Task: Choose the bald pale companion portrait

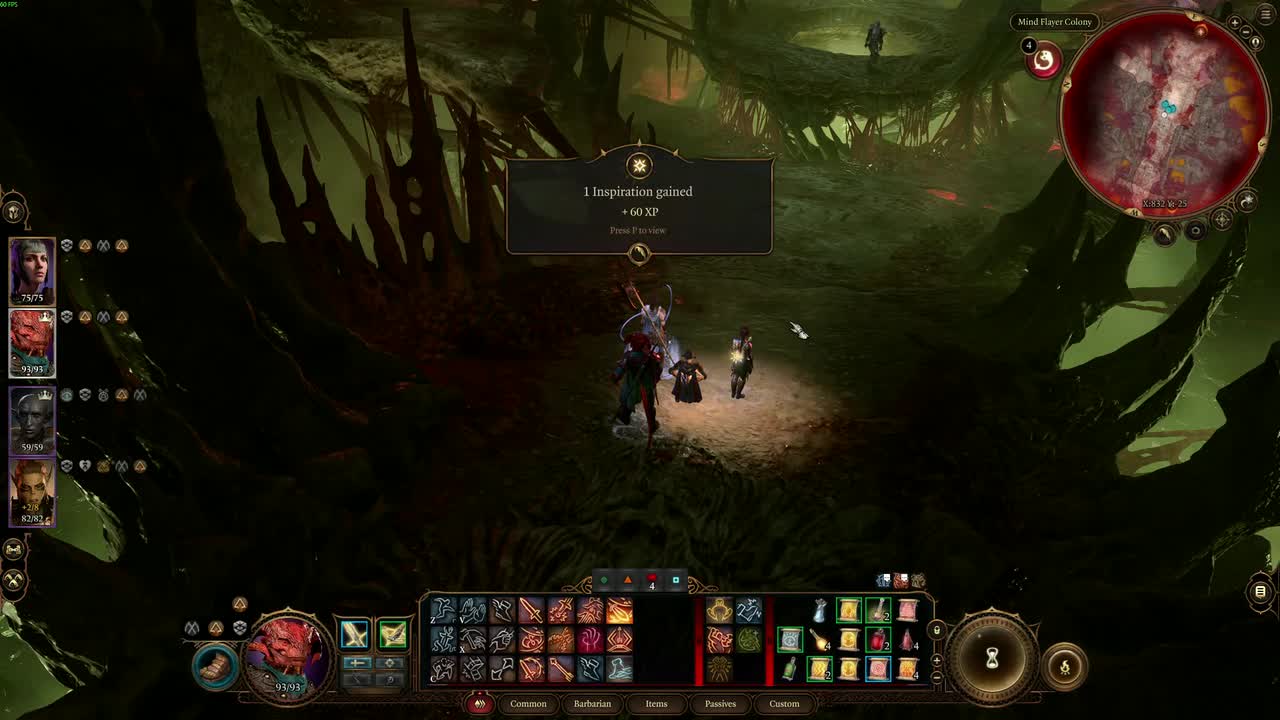Action: click(x=32, y=420)
